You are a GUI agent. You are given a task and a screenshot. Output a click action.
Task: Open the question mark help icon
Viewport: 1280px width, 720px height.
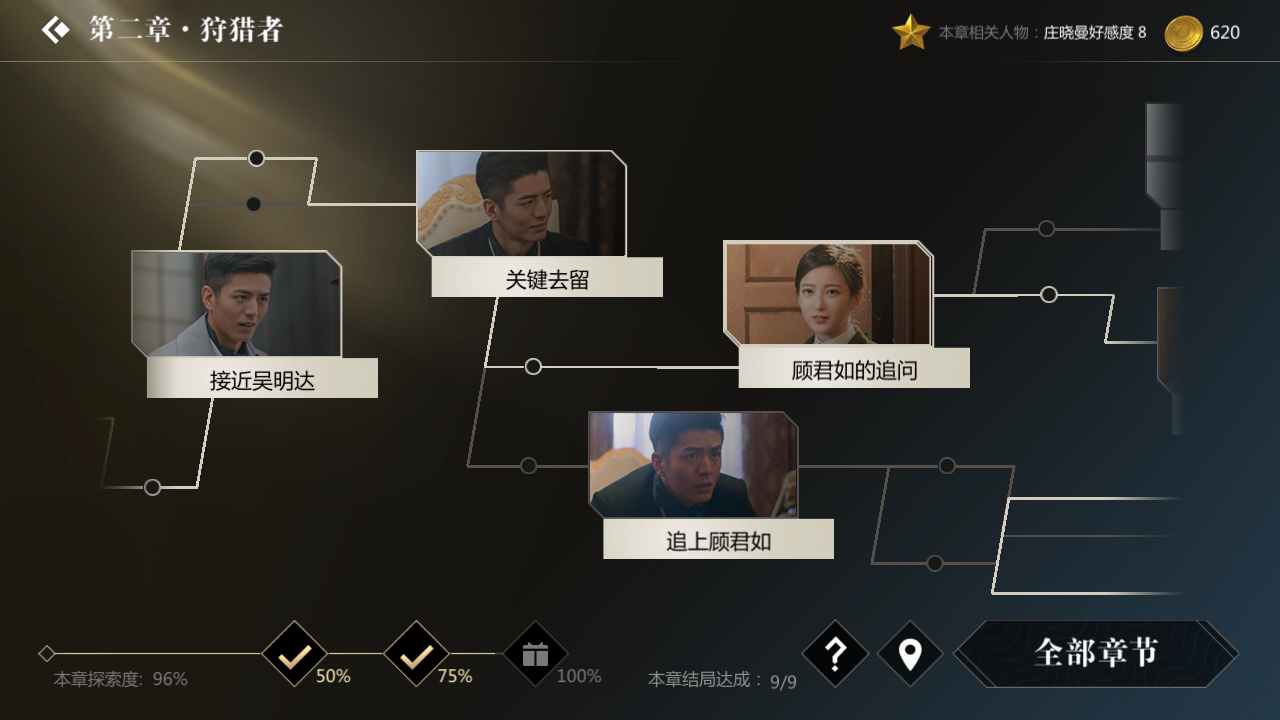point(835,654)
